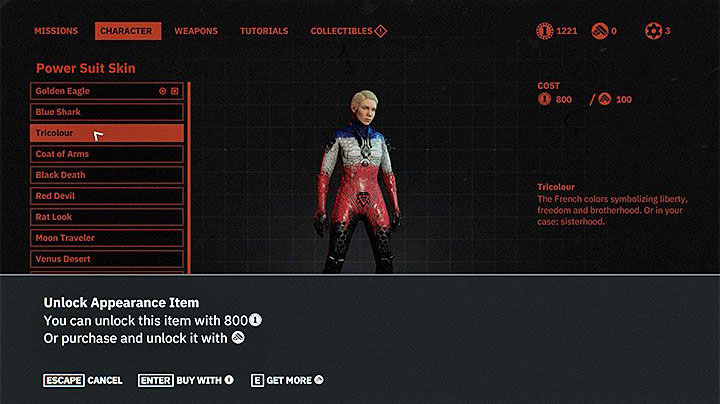Choose the Moon Traveler skin

[106, 238]
